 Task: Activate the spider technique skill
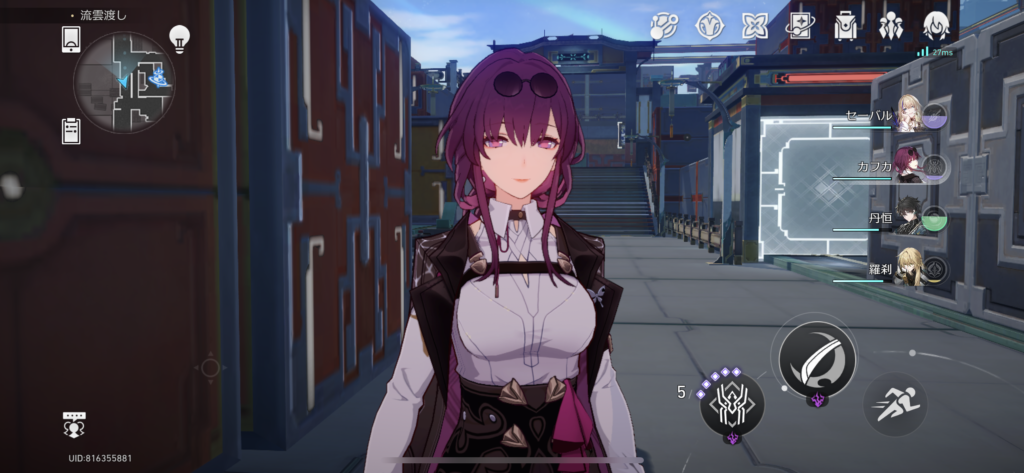[731, 404]
